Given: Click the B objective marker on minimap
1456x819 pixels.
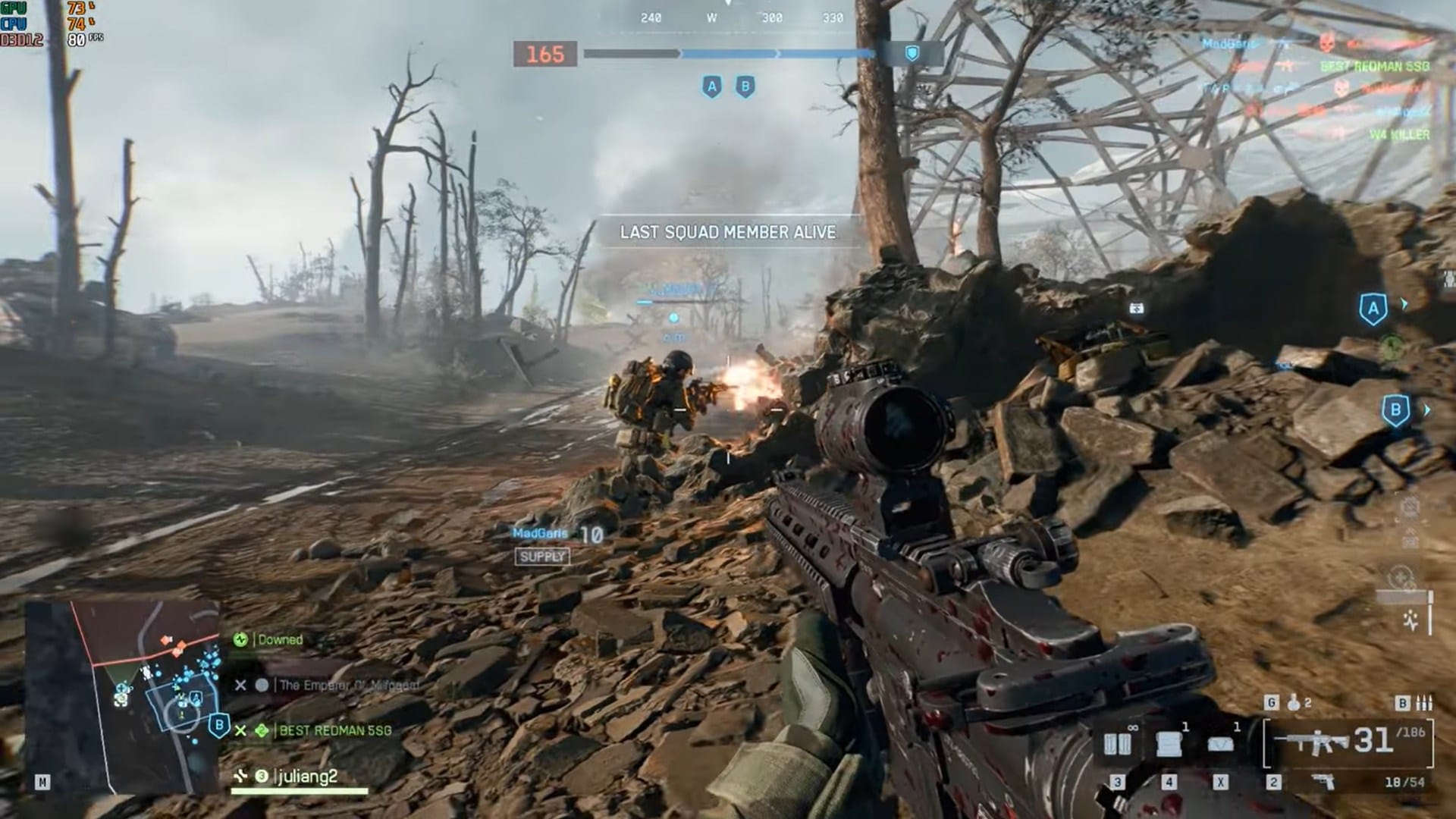Looking at the screenshot, I should [x=219, y=725].
